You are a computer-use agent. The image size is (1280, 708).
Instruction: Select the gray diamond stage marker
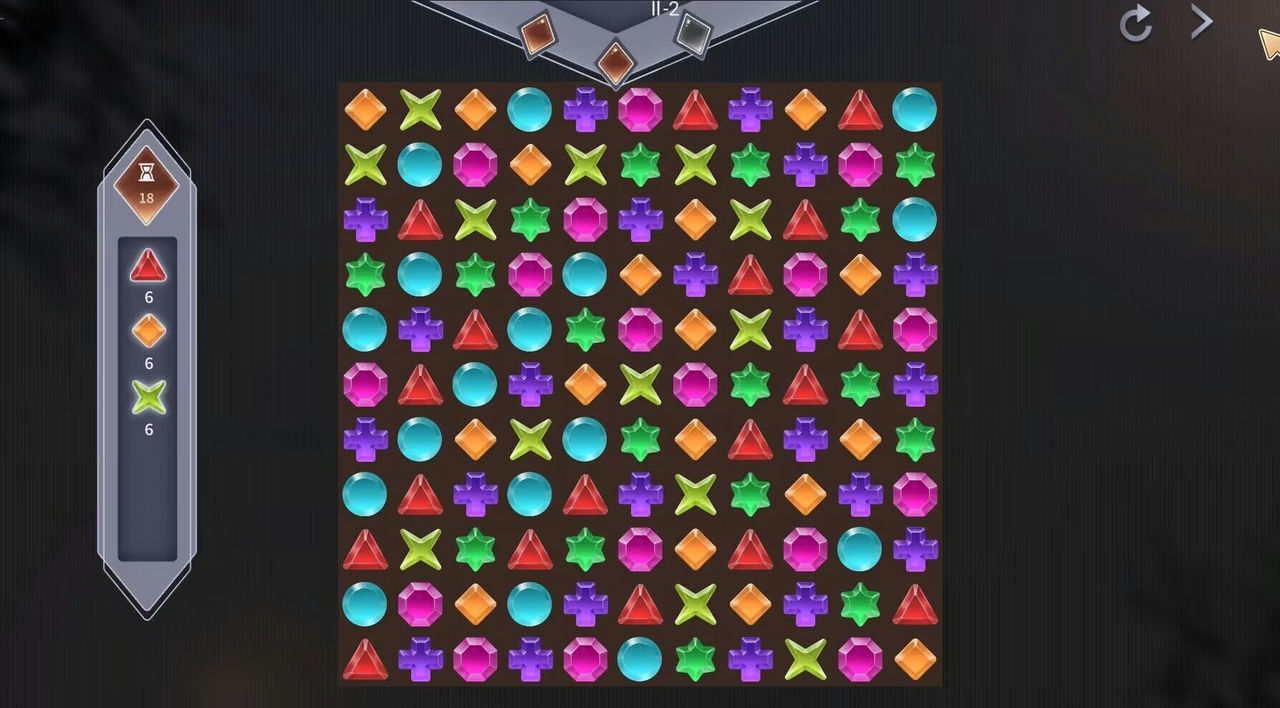[692, 34]
